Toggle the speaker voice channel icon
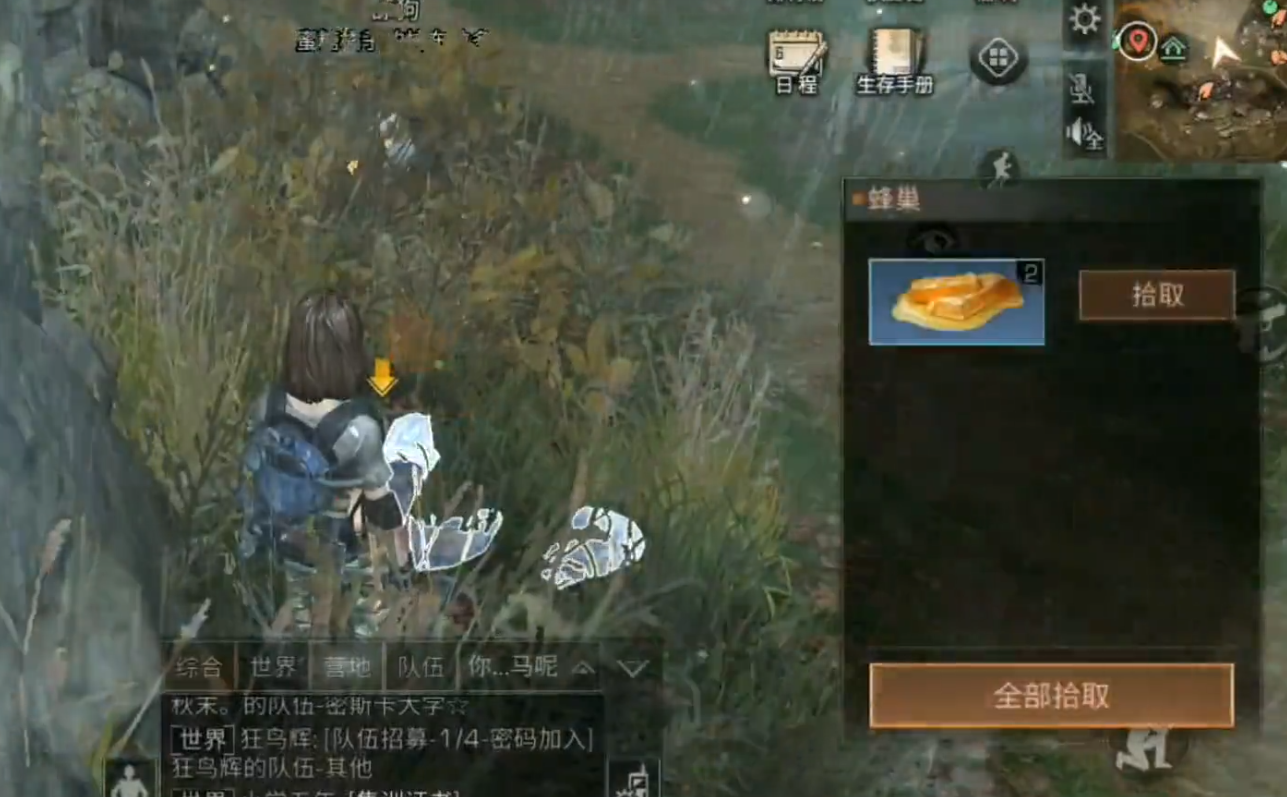 [x=1085, y=133]
